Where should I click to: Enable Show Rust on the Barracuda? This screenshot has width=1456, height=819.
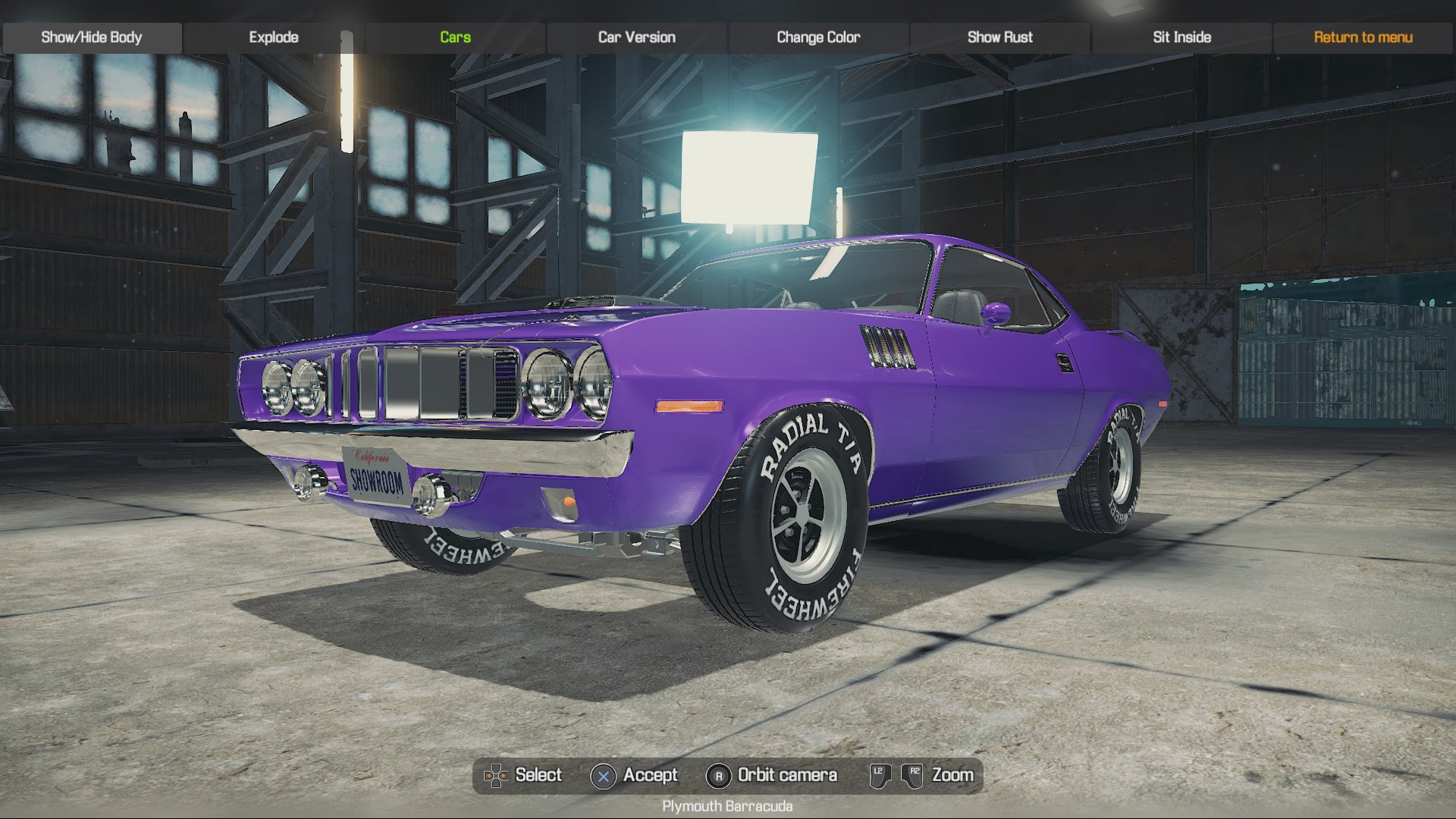point(999,36)
